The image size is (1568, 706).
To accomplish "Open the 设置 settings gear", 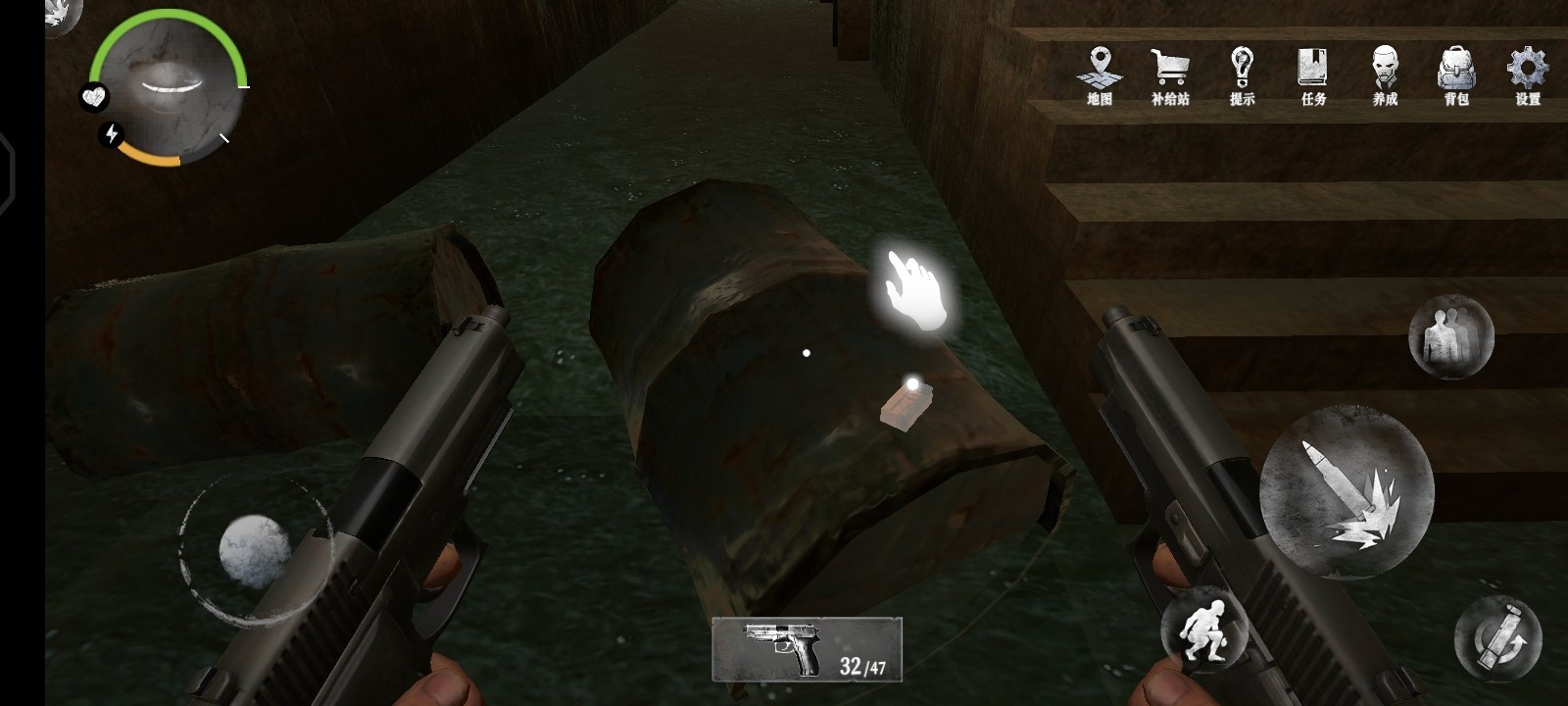I will coord(1527,74).
